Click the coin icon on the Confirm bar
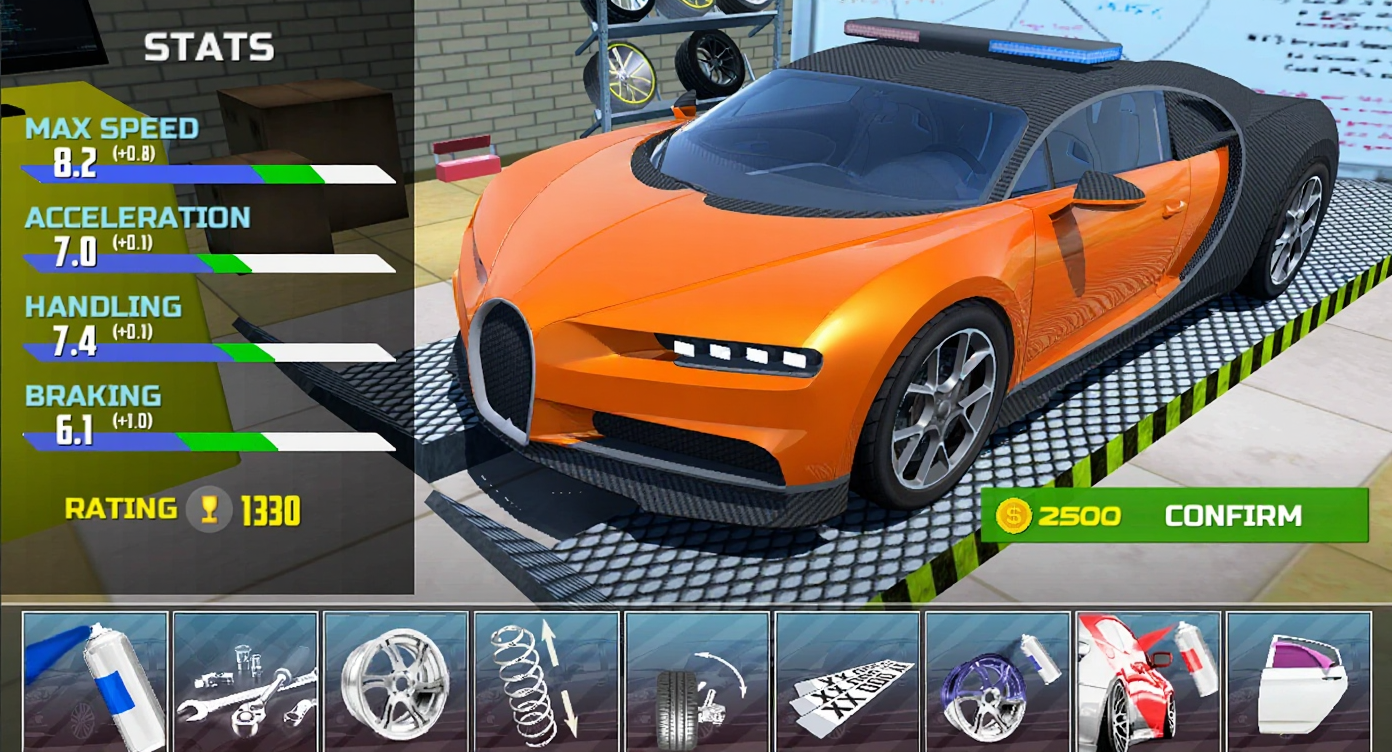The width and height of the screenshot is (1392, 752). pos(1013,516)
